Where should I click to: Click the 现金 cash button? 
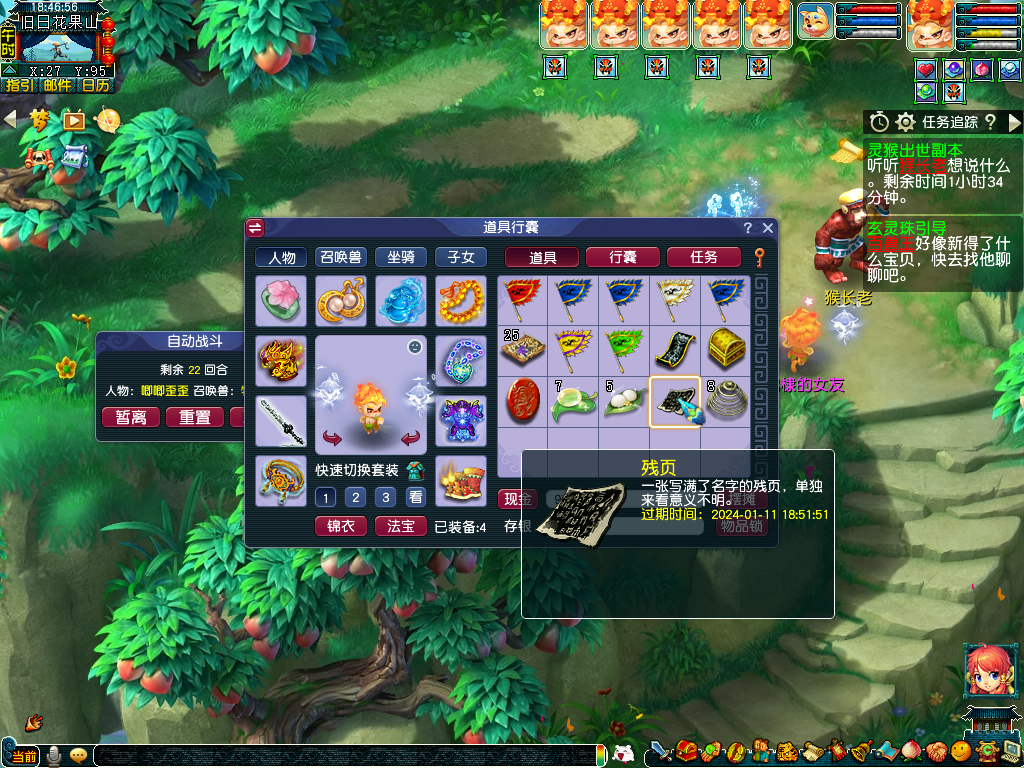[x=517, y=499]
